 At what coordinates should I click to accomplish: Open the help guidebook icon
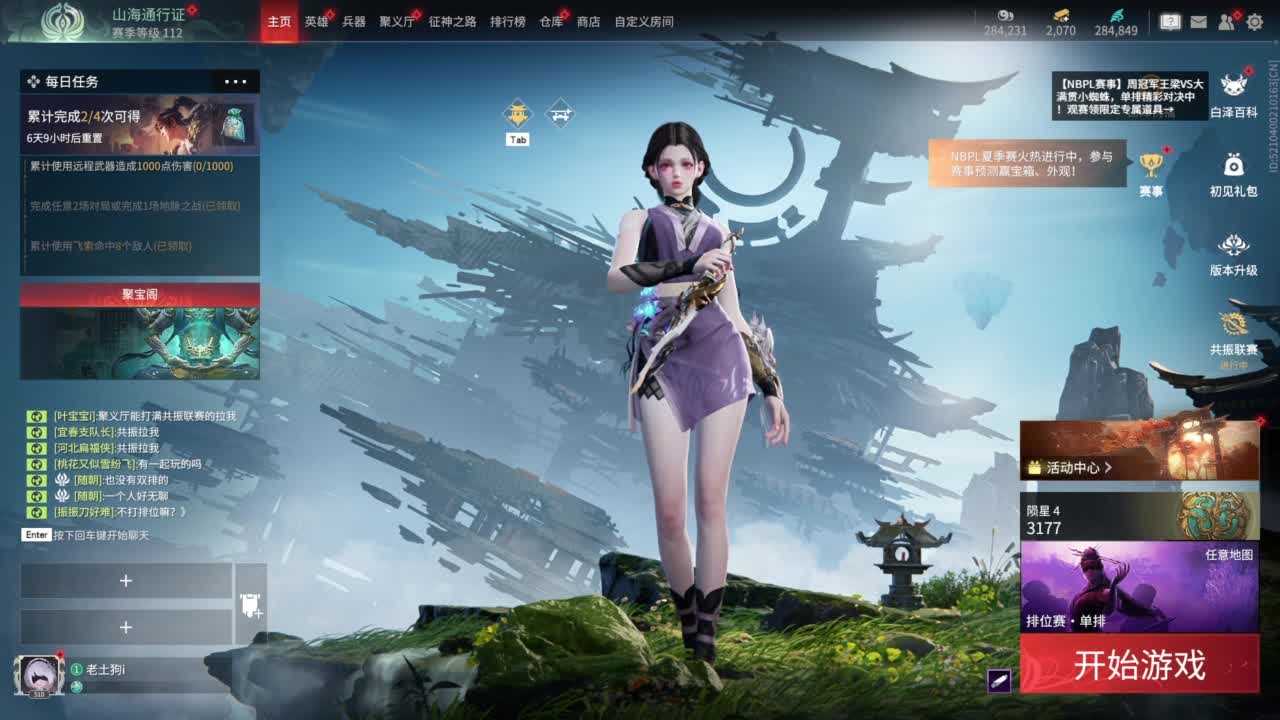pyautogui.click(x=1170, y=20)
